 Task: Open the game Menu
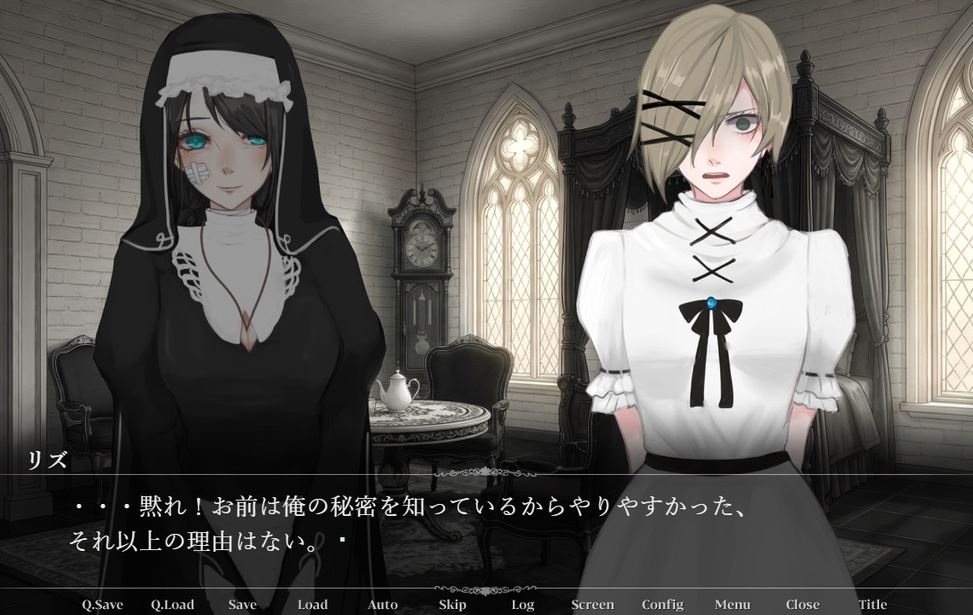(732, 604)
